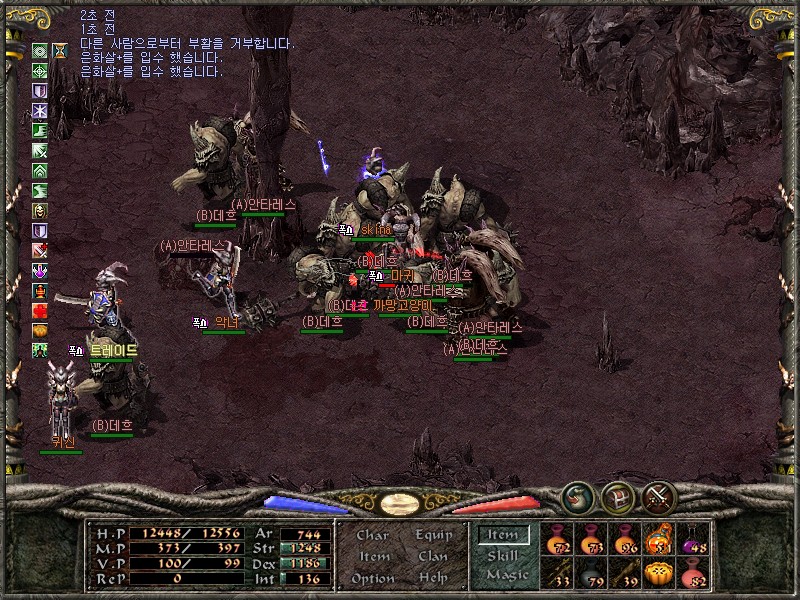Open the Option menu
This screenshot has width=800, height=600.
[x=372, y=578]
